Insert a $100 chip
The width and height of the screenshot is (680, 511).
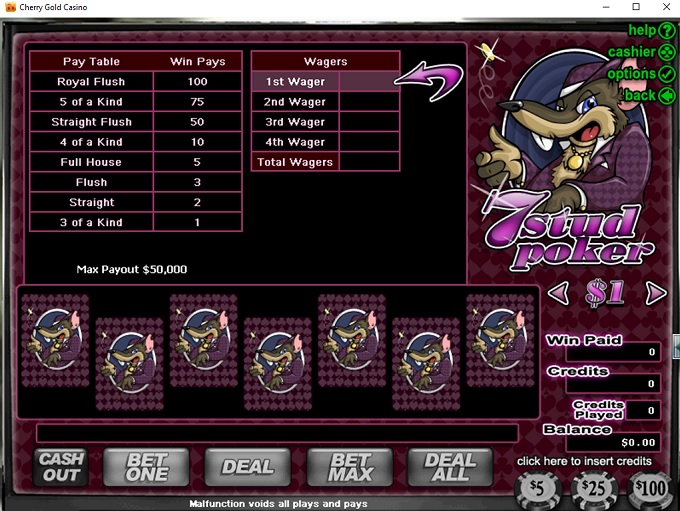pos(651,490)
